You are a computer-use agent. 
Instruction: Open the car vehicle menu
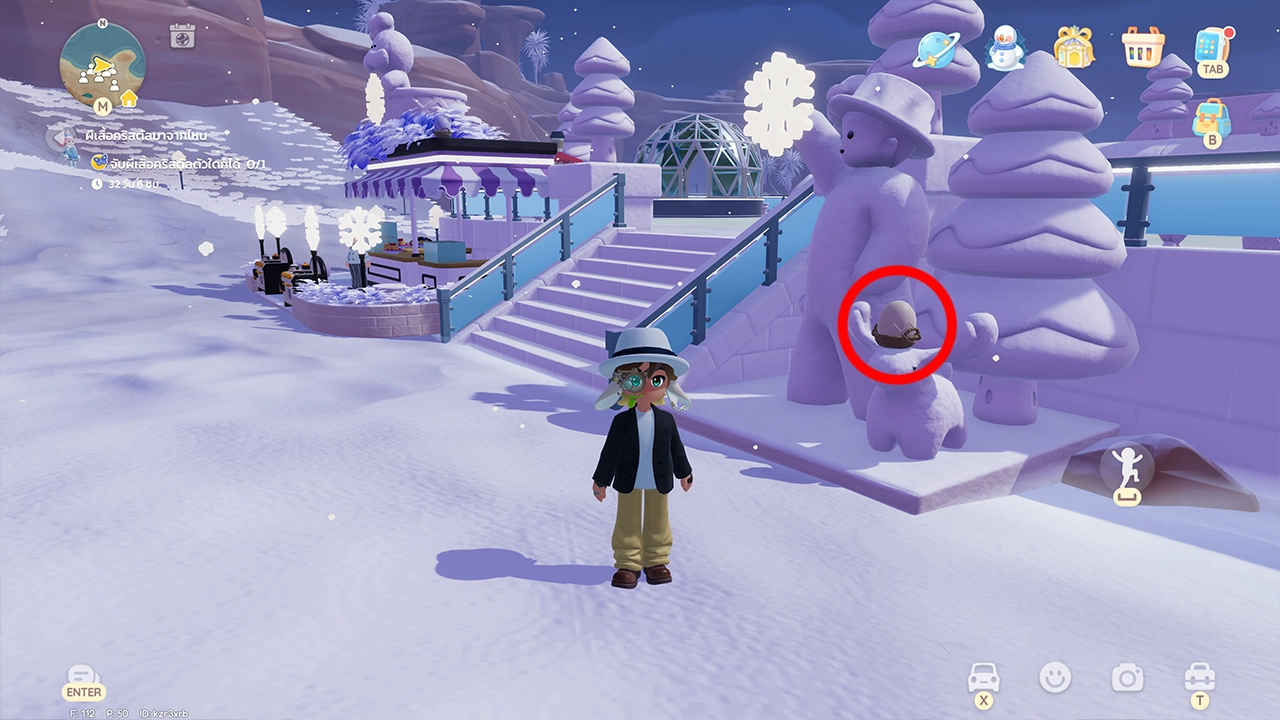(x=984, y=679)
